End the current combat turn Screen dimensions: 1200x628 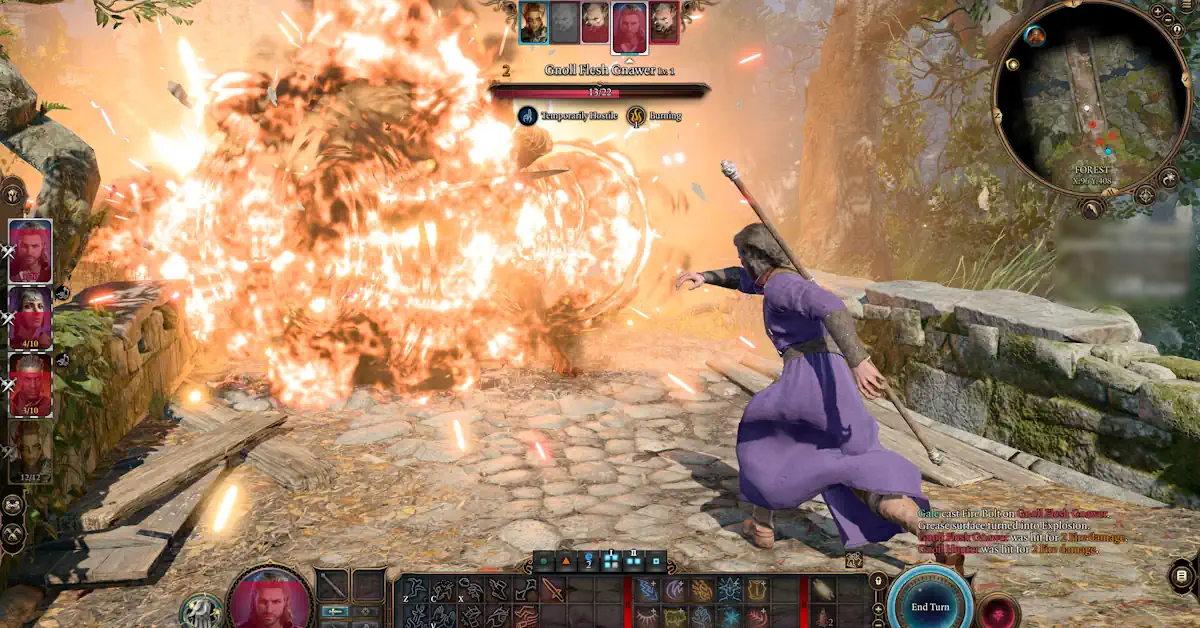point(930,606)
